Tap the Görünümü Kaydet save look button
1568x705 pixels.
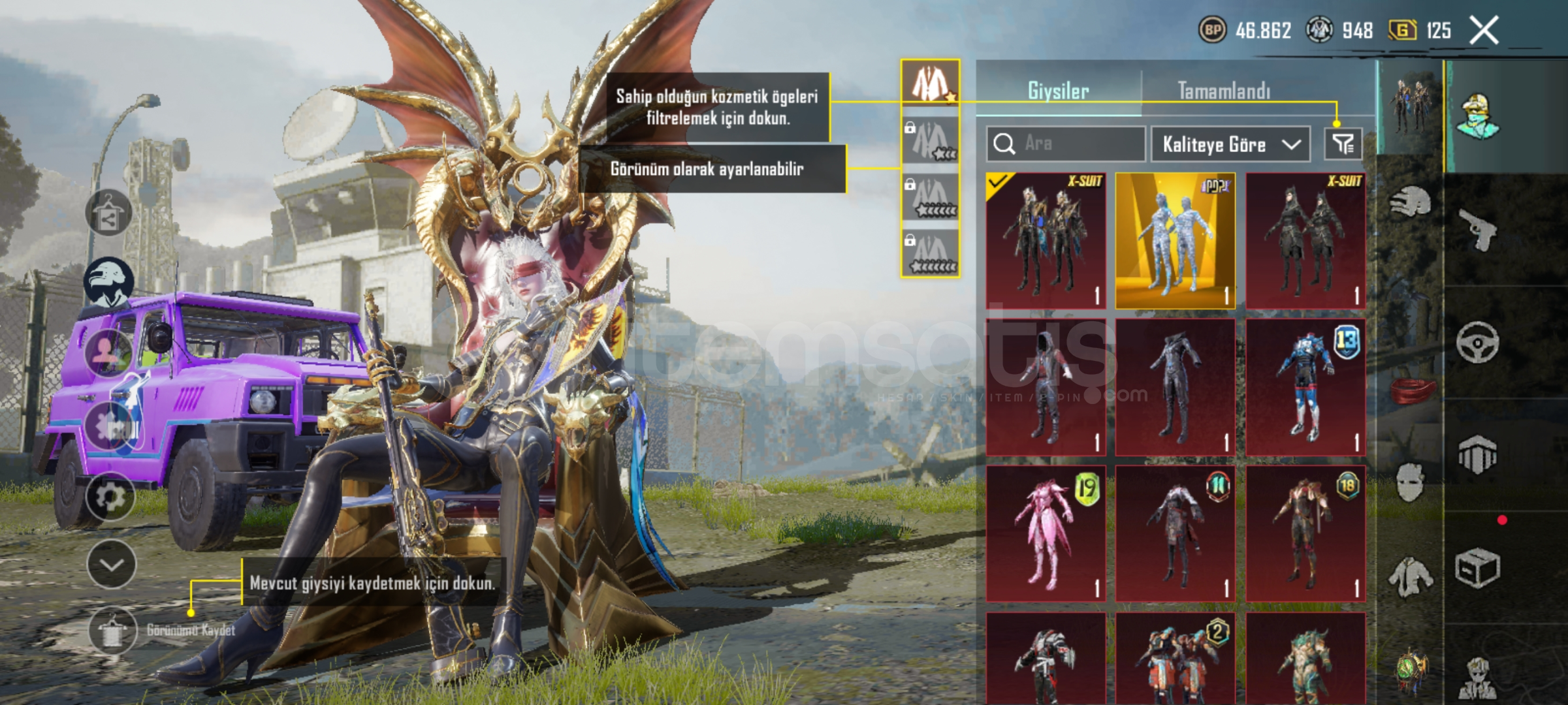point(112,630)
